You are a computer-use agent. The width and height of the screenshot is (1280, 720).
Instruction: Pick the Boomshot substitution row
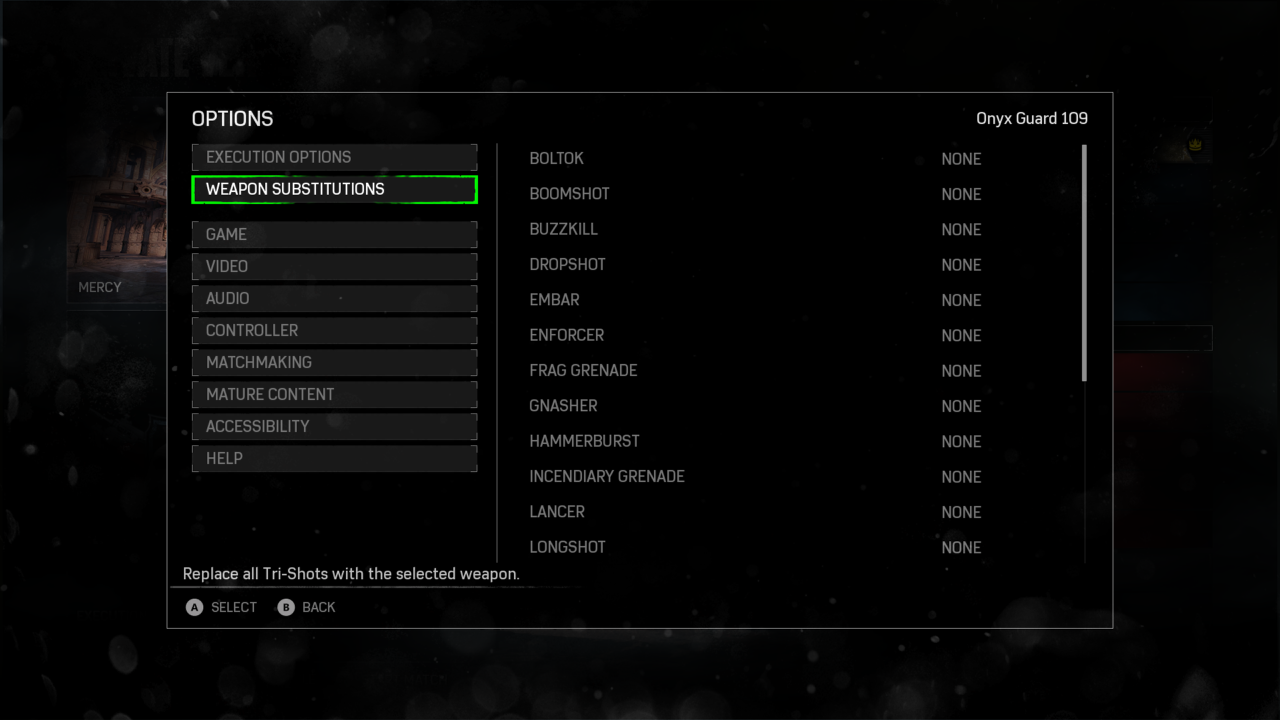pos(755,194)
